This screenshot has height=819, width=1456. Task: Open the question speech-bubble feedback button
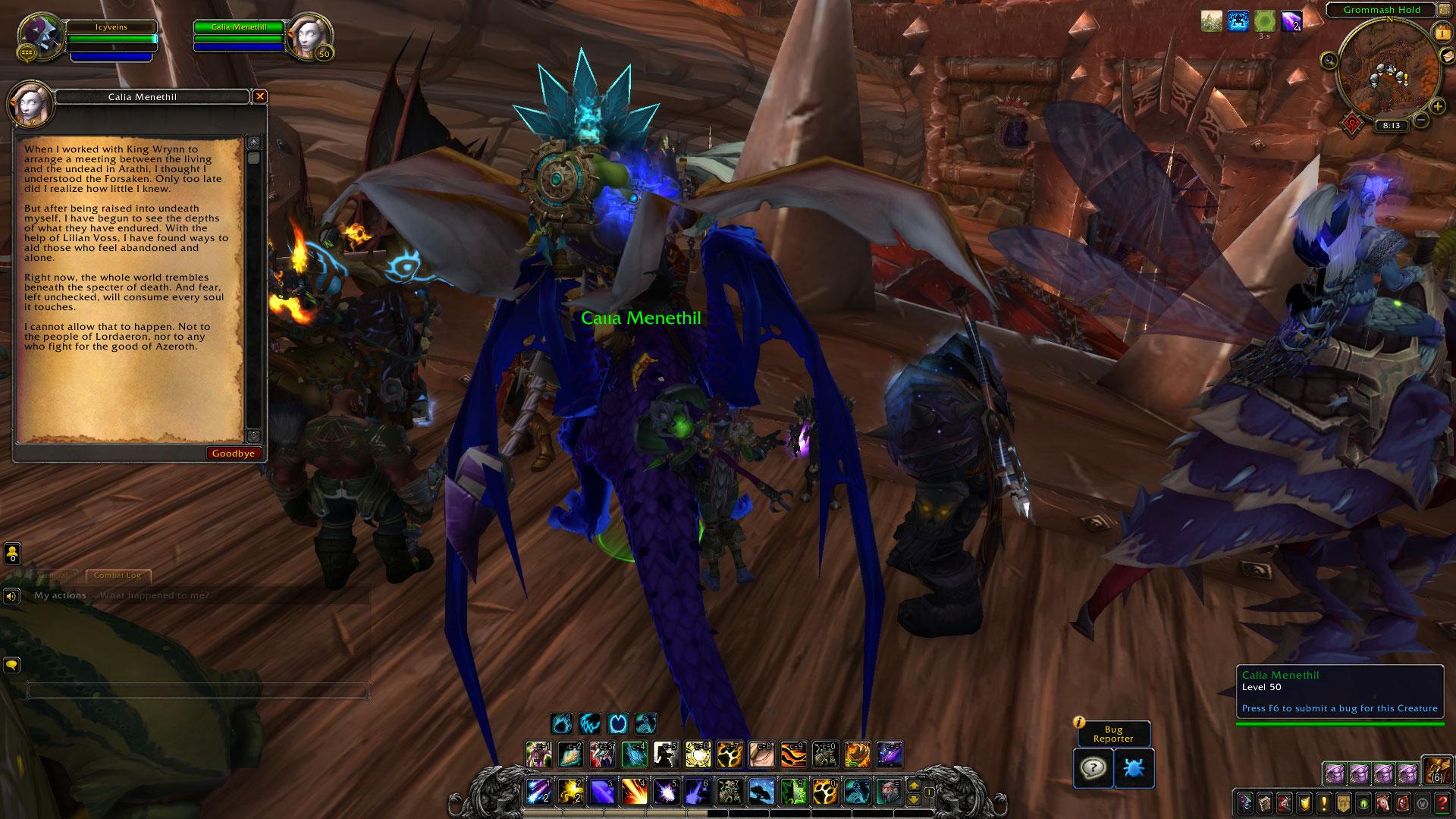(1093, 768)
